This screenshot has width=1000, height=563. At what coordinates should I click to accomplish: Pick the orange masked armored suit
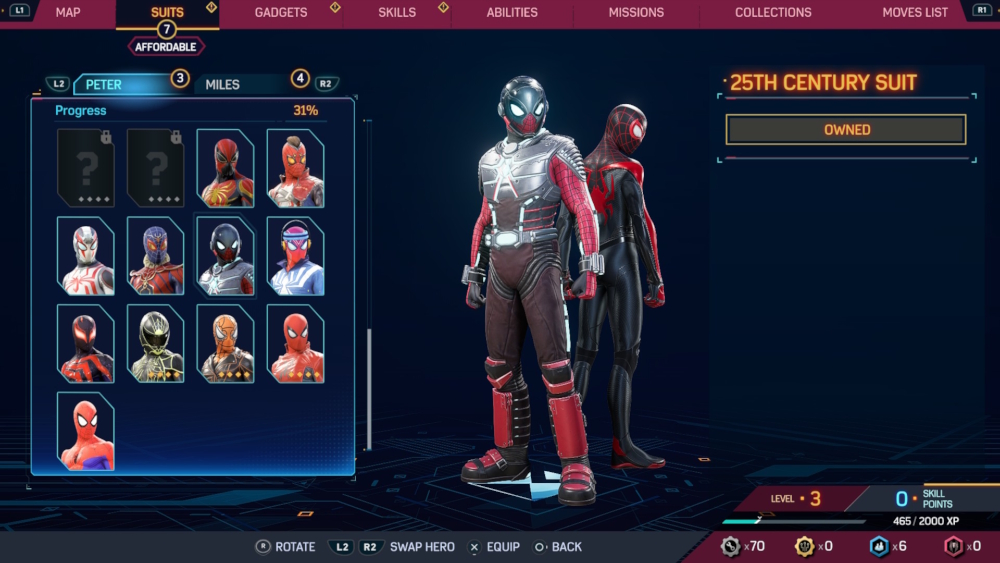(x=225, y=344)
